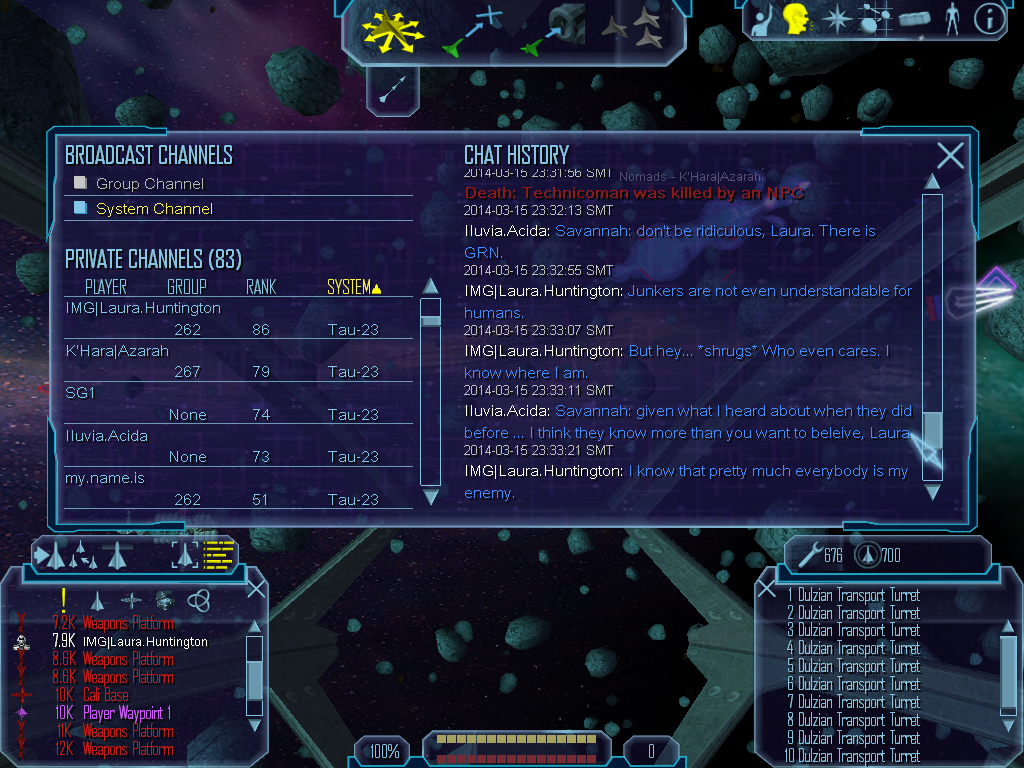Viewport: 1024px width, 768px height.
Task: Close the chat window with the X
Action: point(950,155)
